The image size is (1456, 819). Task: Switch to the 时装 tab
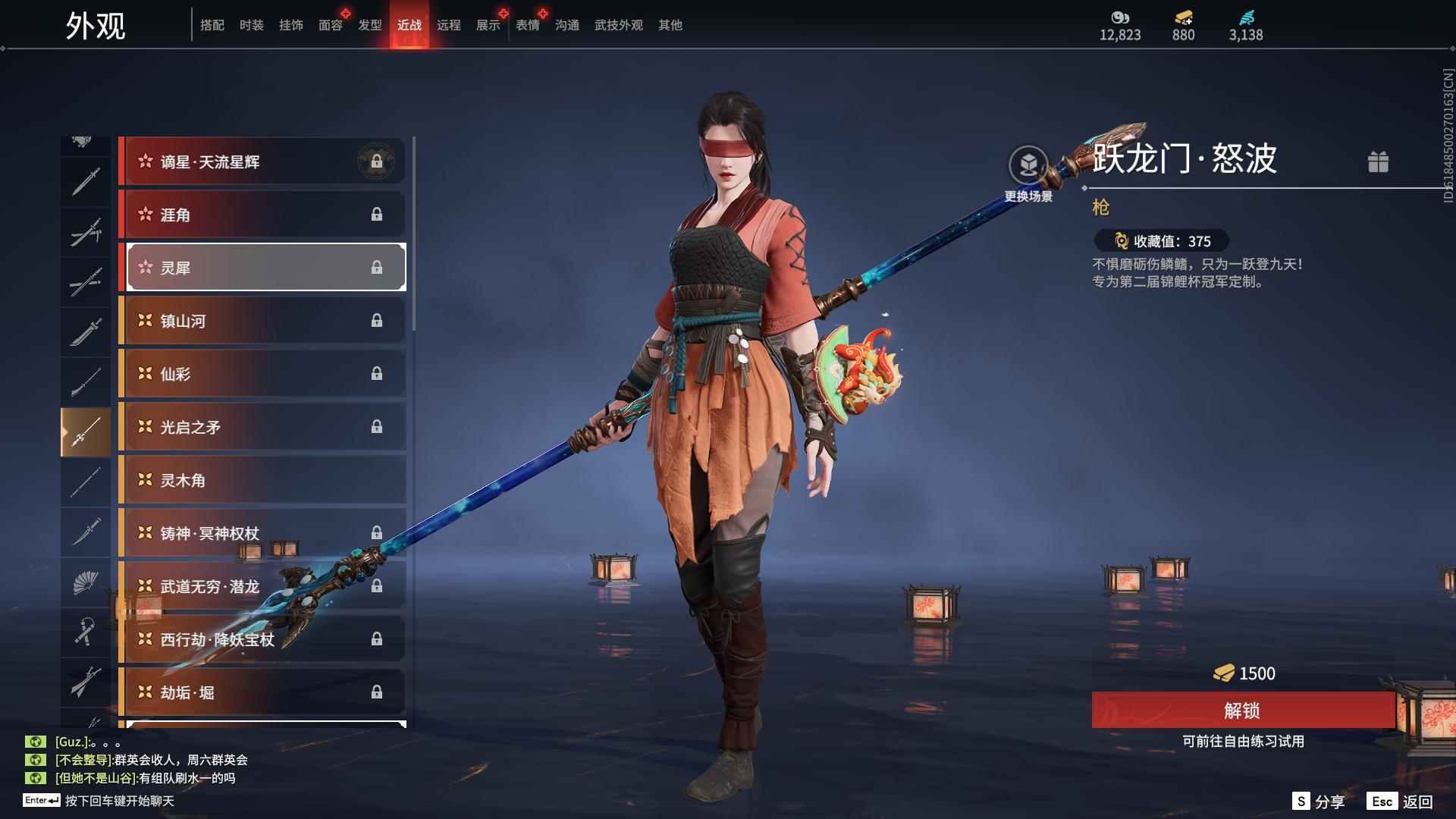coord(251,25)
